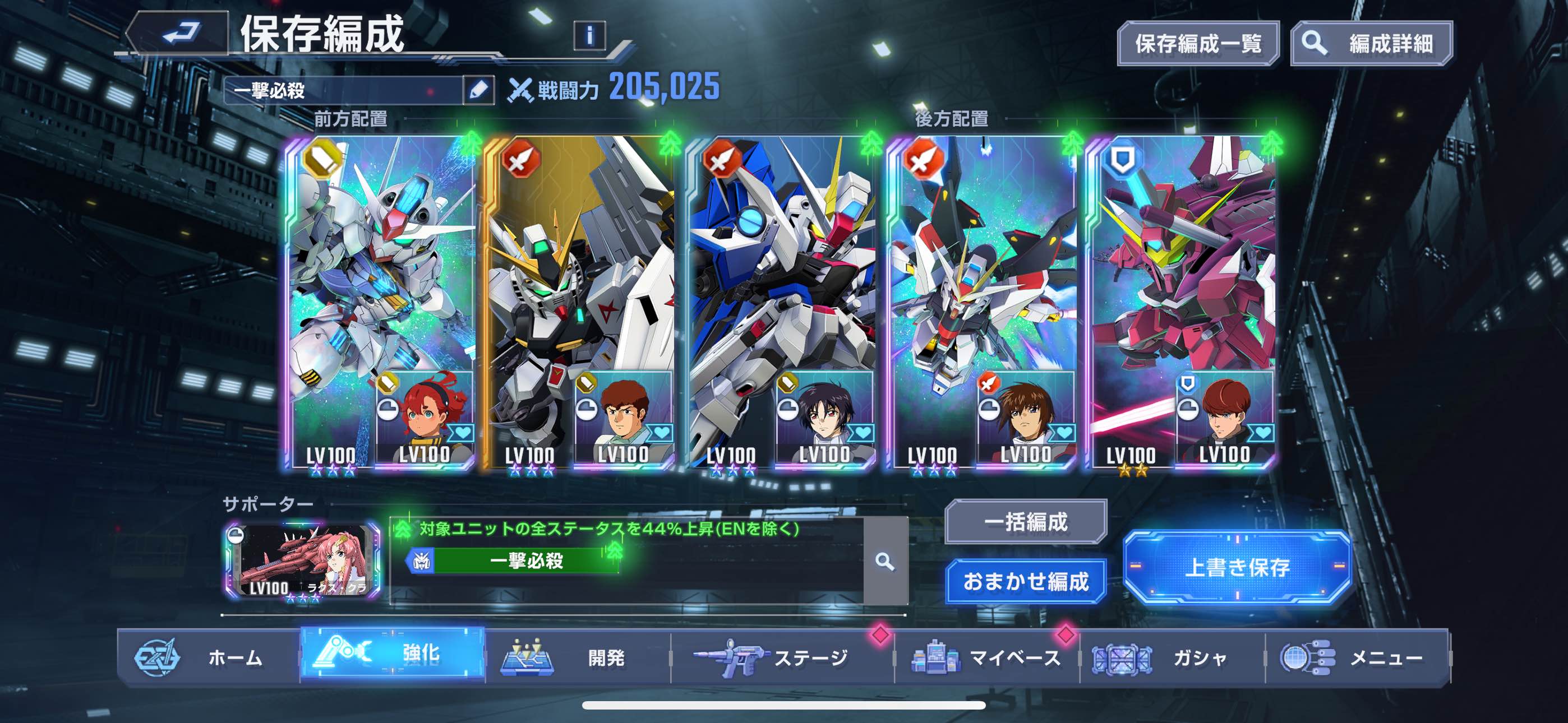Open the info button beside 保存編成
1568x723 pixels.
coord(589,35)
